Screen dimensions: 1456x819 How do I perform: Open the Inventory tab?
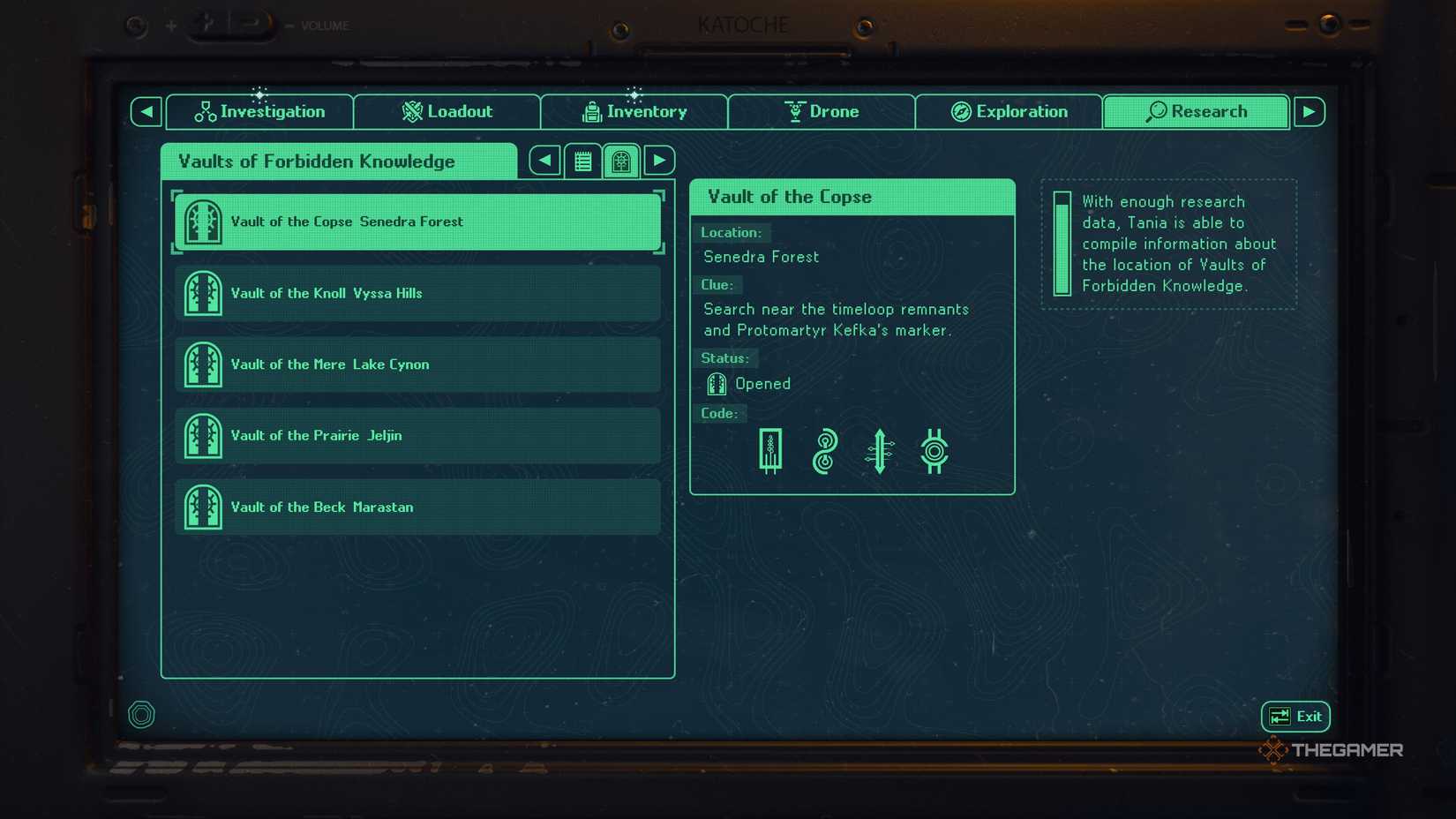(x=634, y=111)
